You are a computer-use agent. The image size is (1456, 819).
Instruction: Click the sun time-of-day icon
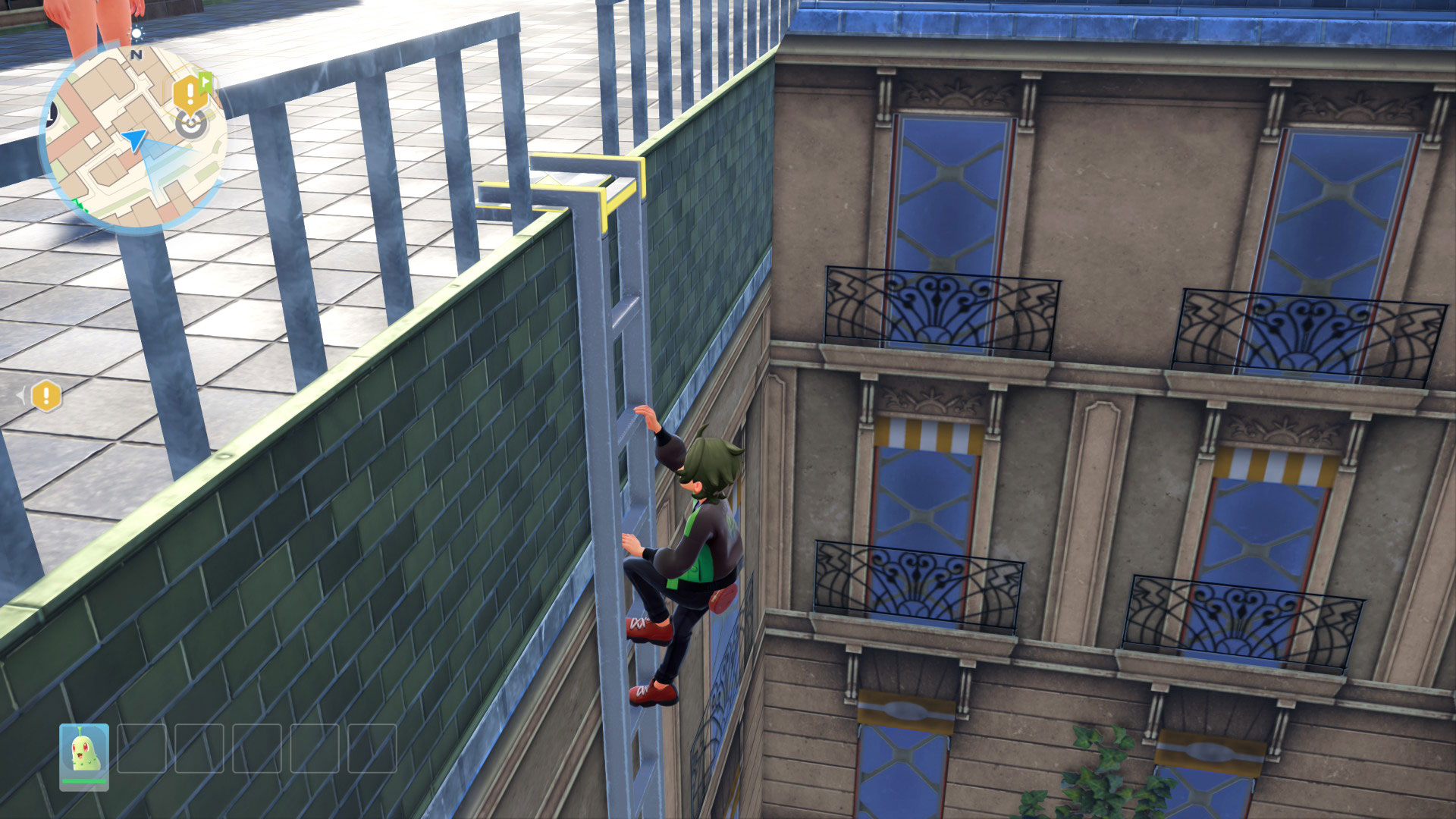137,33
